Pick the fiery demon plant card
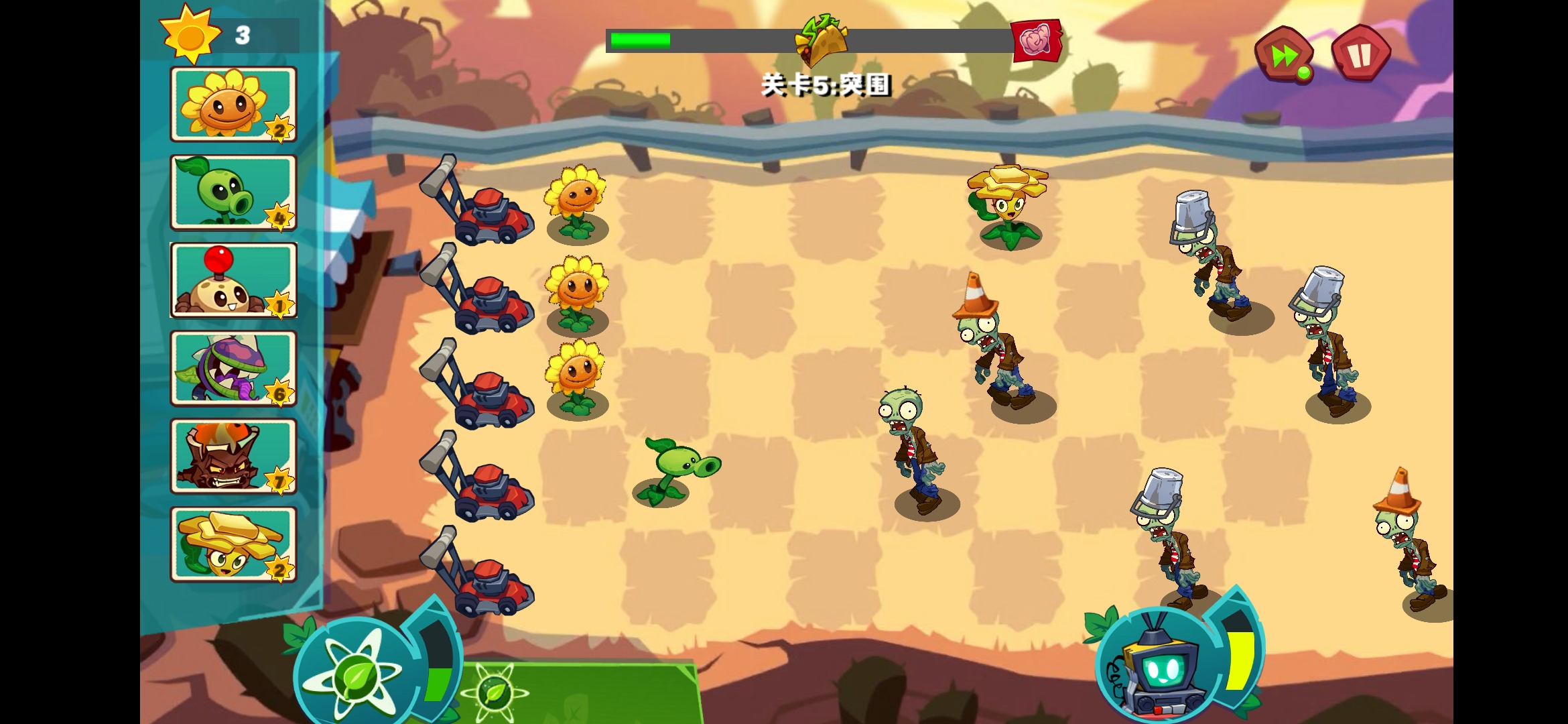Viewport: 1568px width, 724px height. coord(233,455)
